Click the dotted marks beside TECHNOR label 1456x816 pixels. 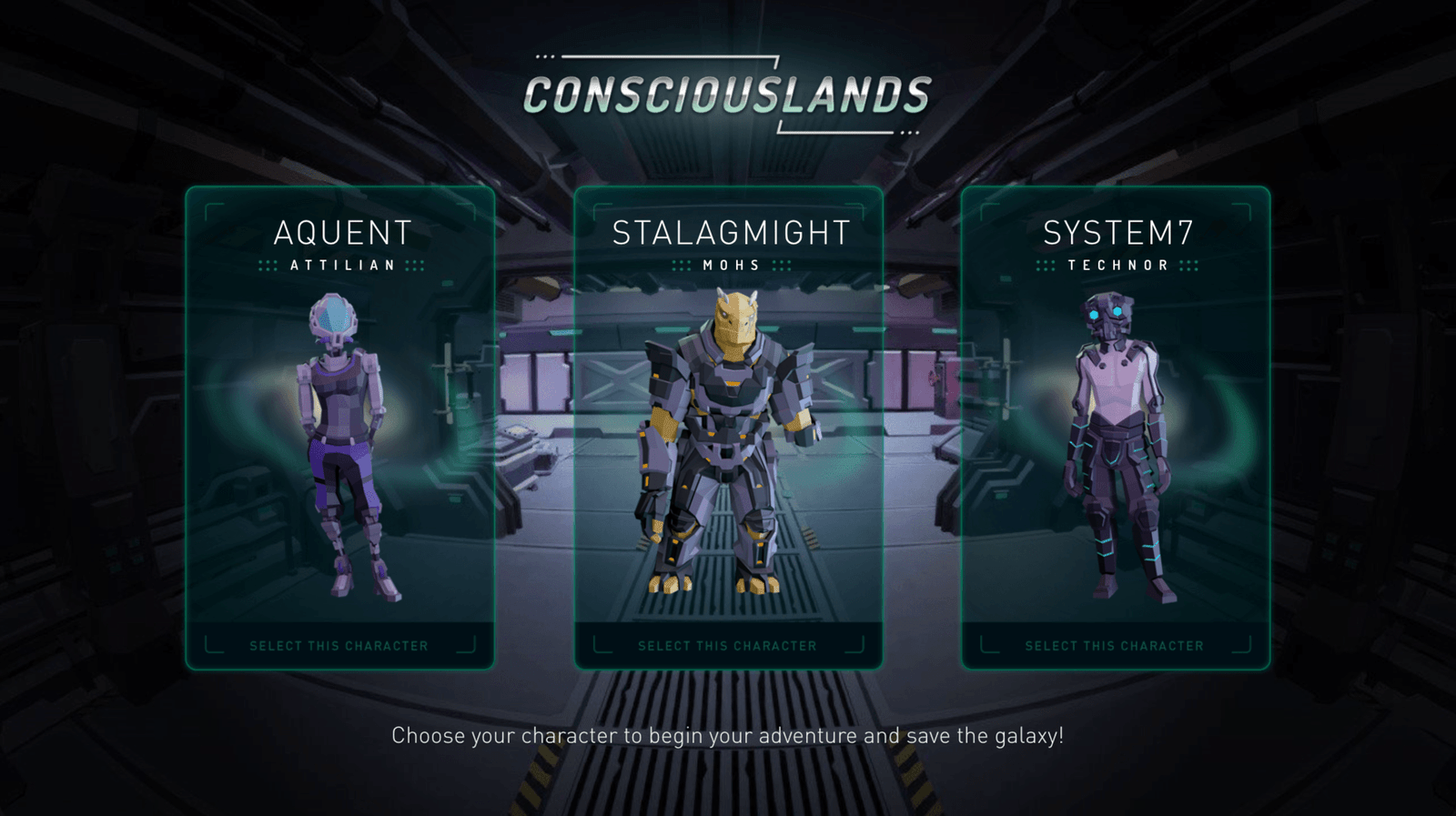coord(1045,266)
